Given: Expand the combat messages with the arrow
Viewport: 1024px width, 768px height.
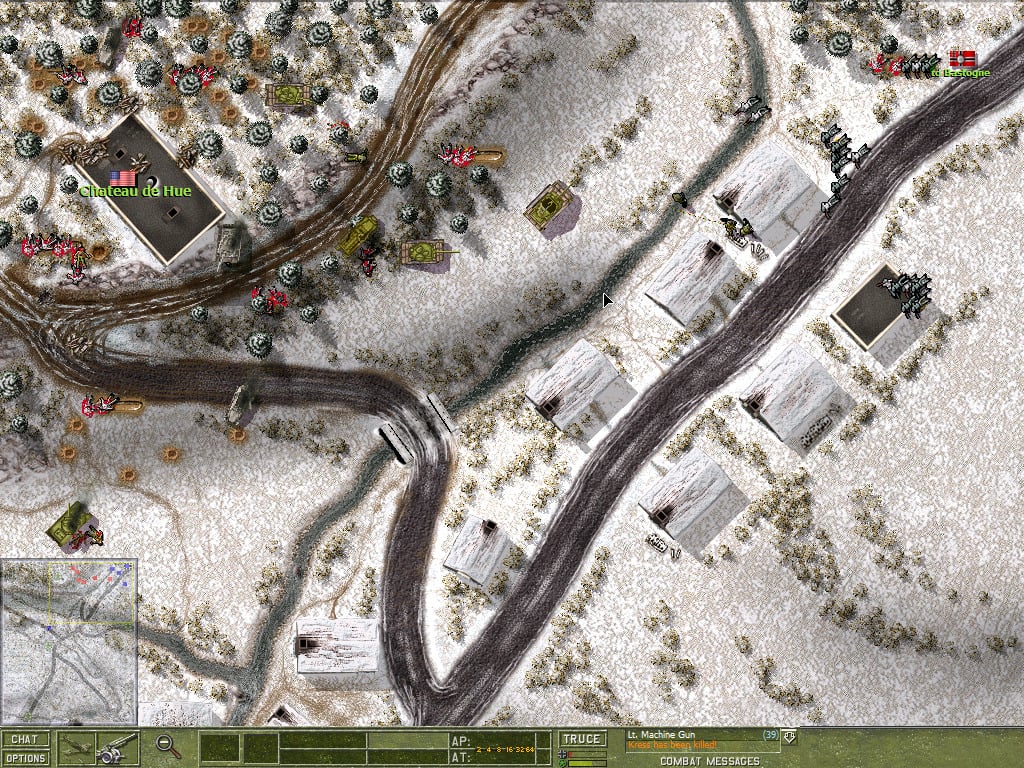Looking at the screenshot, I should pos(790,737).
